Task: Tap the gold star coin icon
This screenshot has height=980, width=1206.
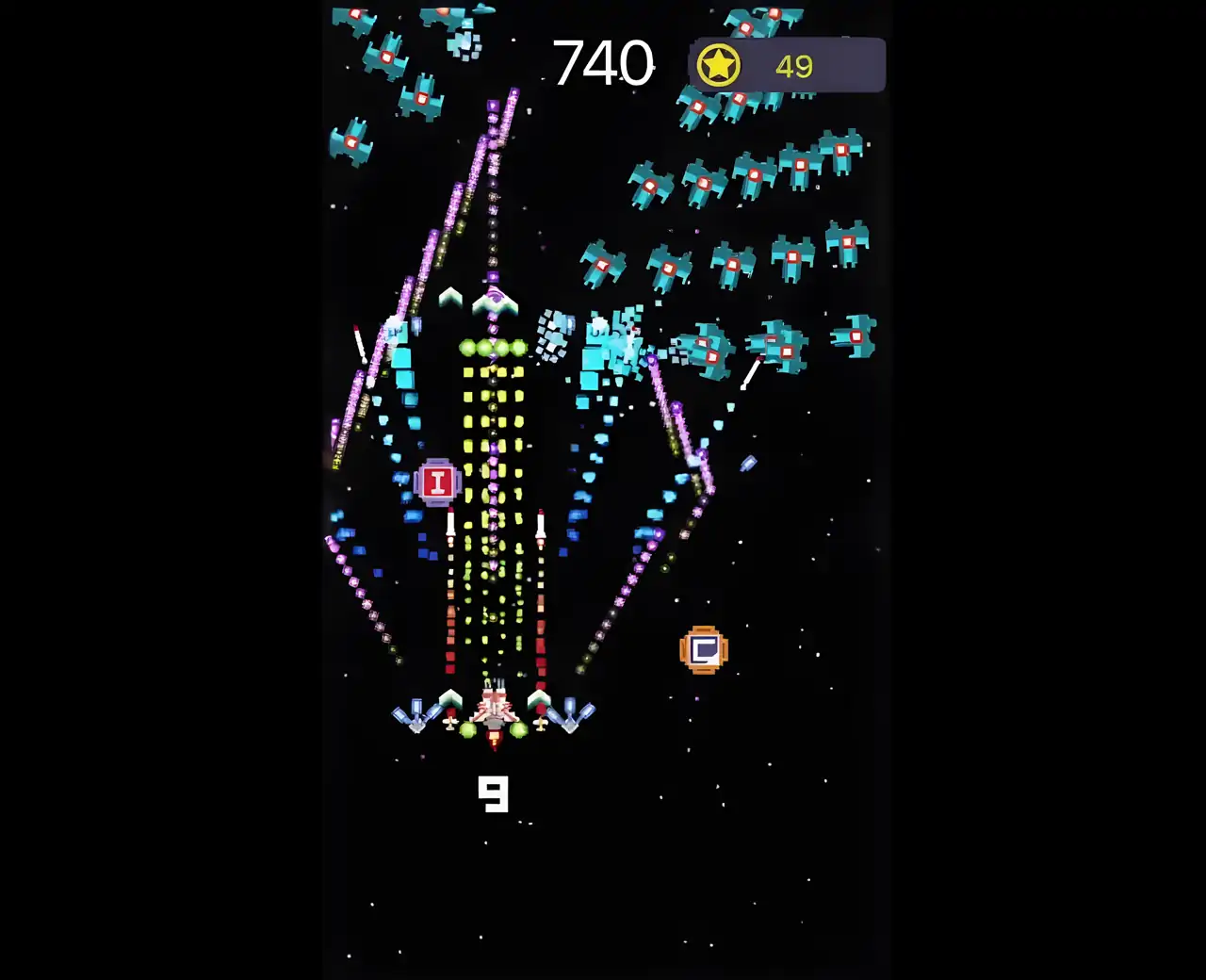Action: pyautogui.click(x=718, y=64)
